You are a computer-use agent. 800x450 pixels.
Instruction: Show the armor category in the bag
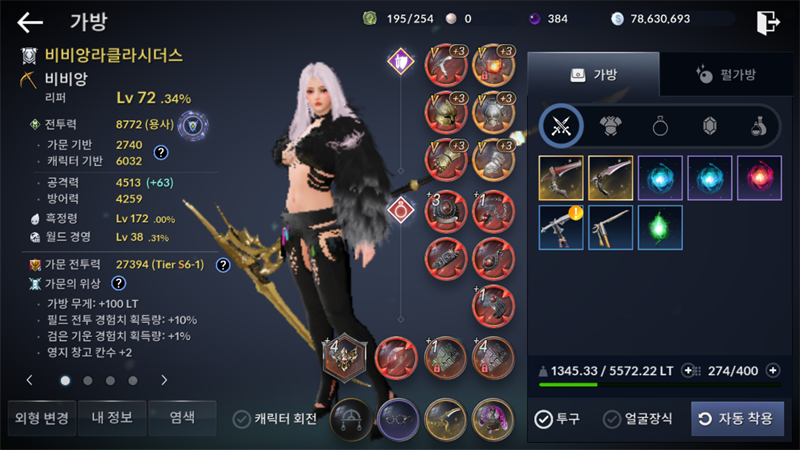[610, 125]
